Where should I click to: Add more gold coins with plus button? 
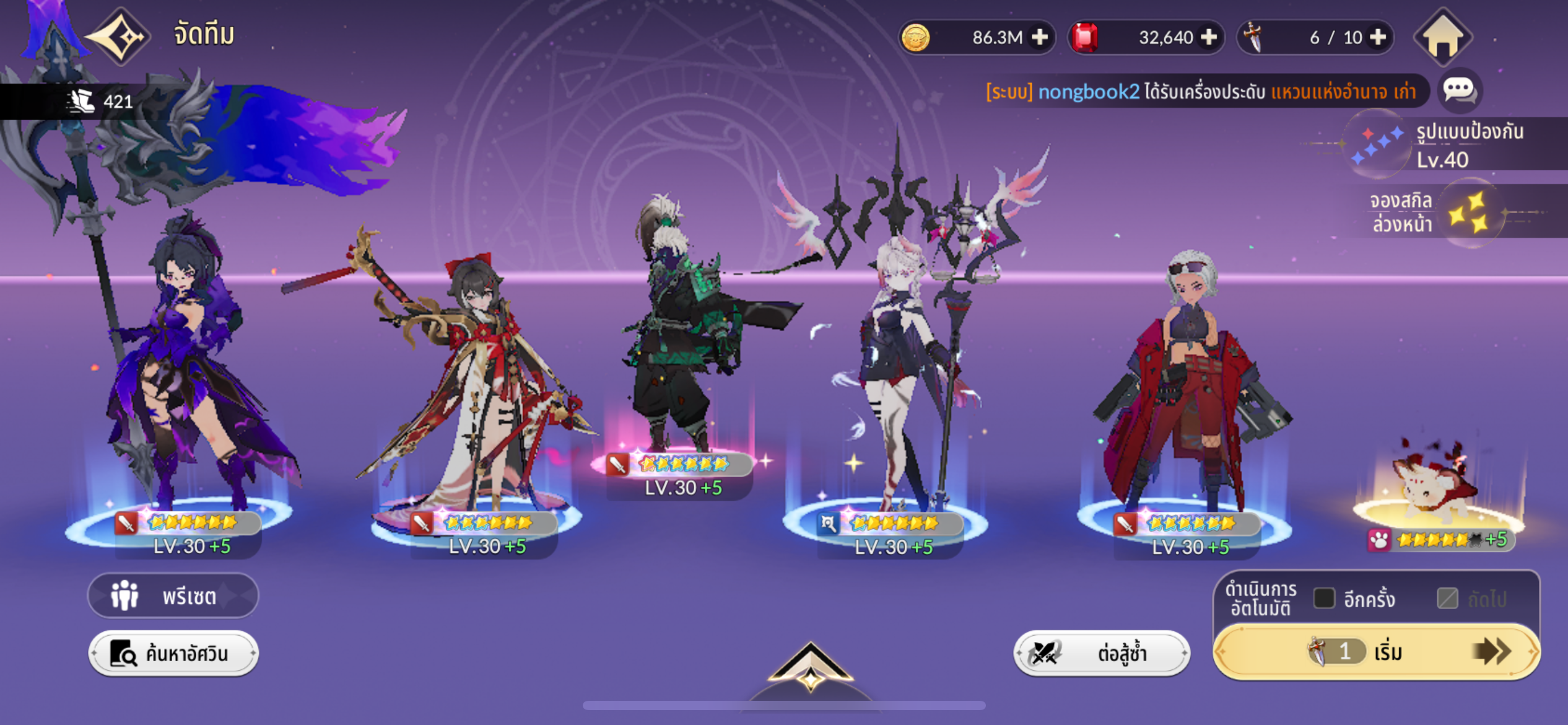(1040, 37)
